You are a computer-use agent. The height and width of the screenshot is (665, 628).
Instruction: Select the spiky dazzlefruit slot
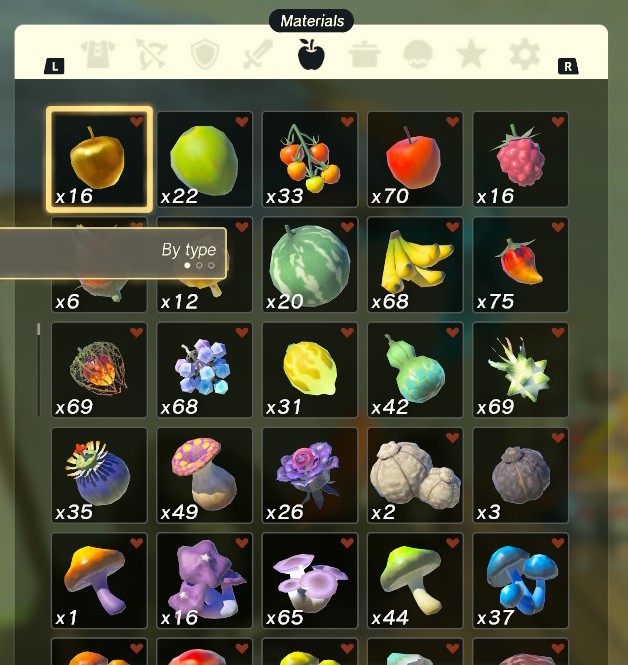(x=520, y=370)
